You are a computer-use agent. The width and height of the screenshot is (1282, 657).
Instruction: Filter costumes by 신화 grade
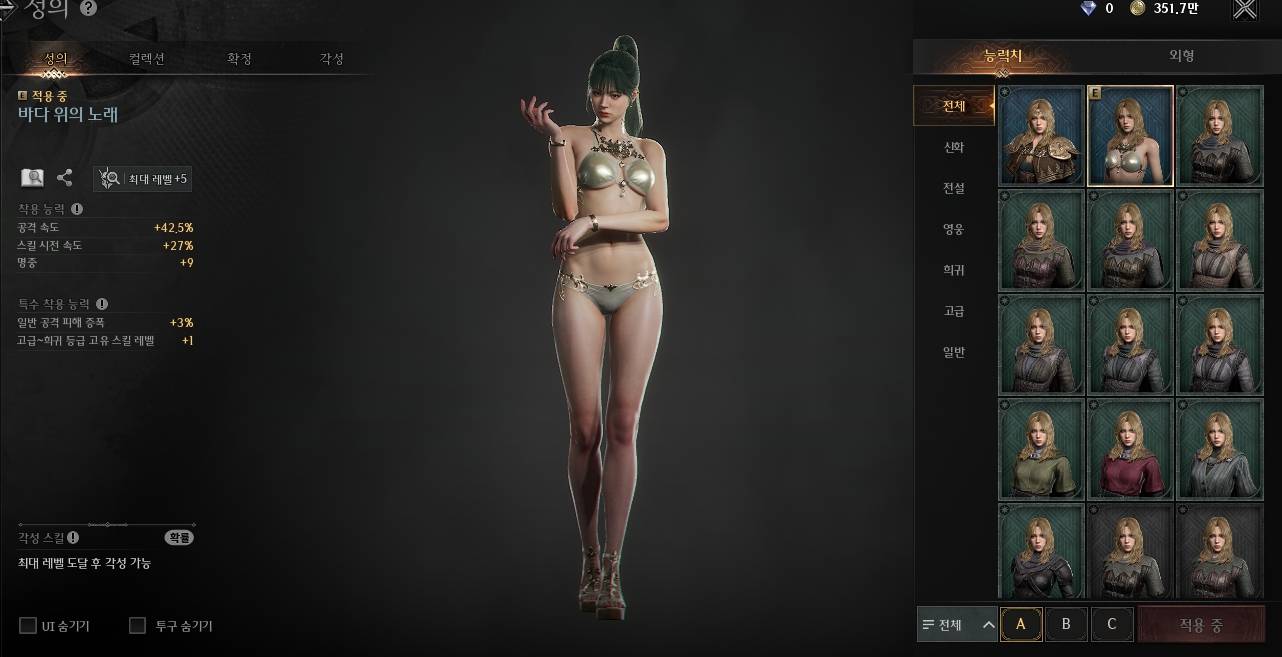(954, 147)
